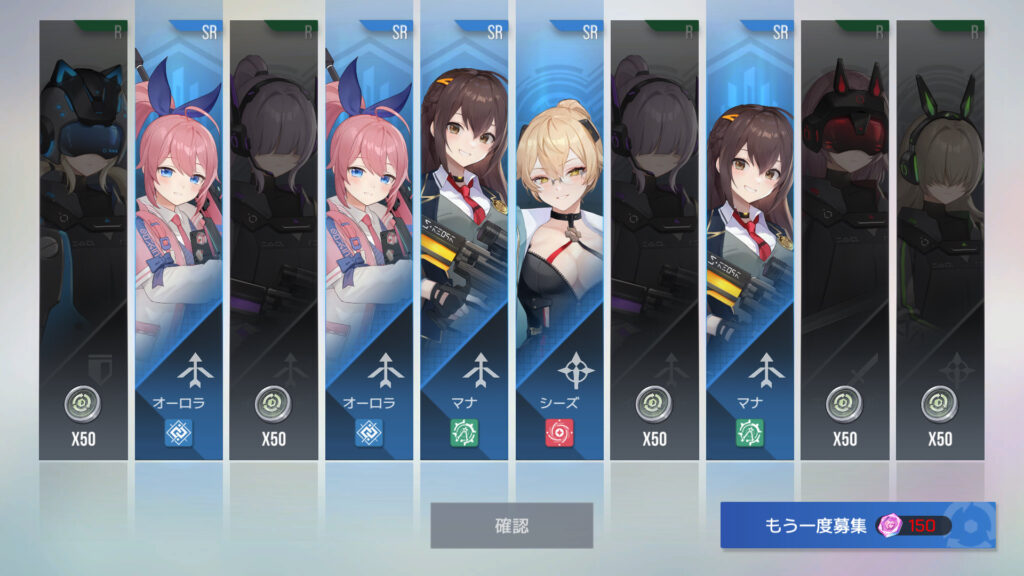Select the R card with green bunny headset
The height and width of the screenshot is (576, 1024).
[x=939, y=240]
